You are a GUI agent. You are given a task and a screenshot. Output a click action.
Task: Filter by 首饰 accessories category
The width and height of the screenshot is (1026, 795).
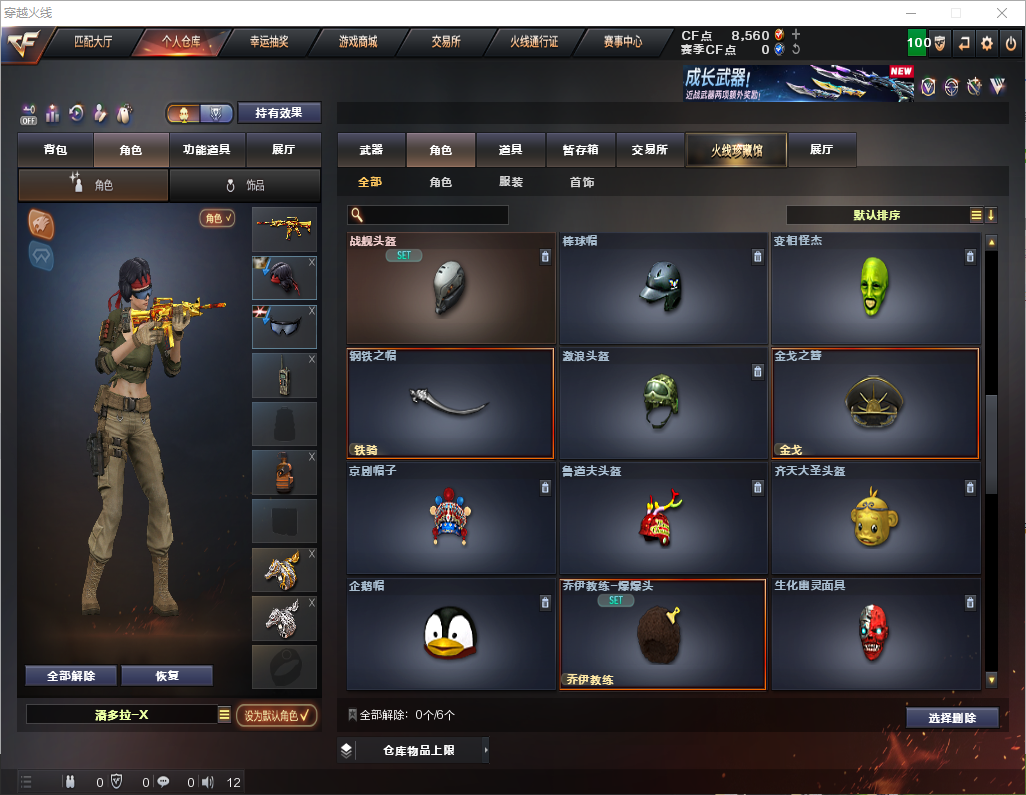(582, 182)
